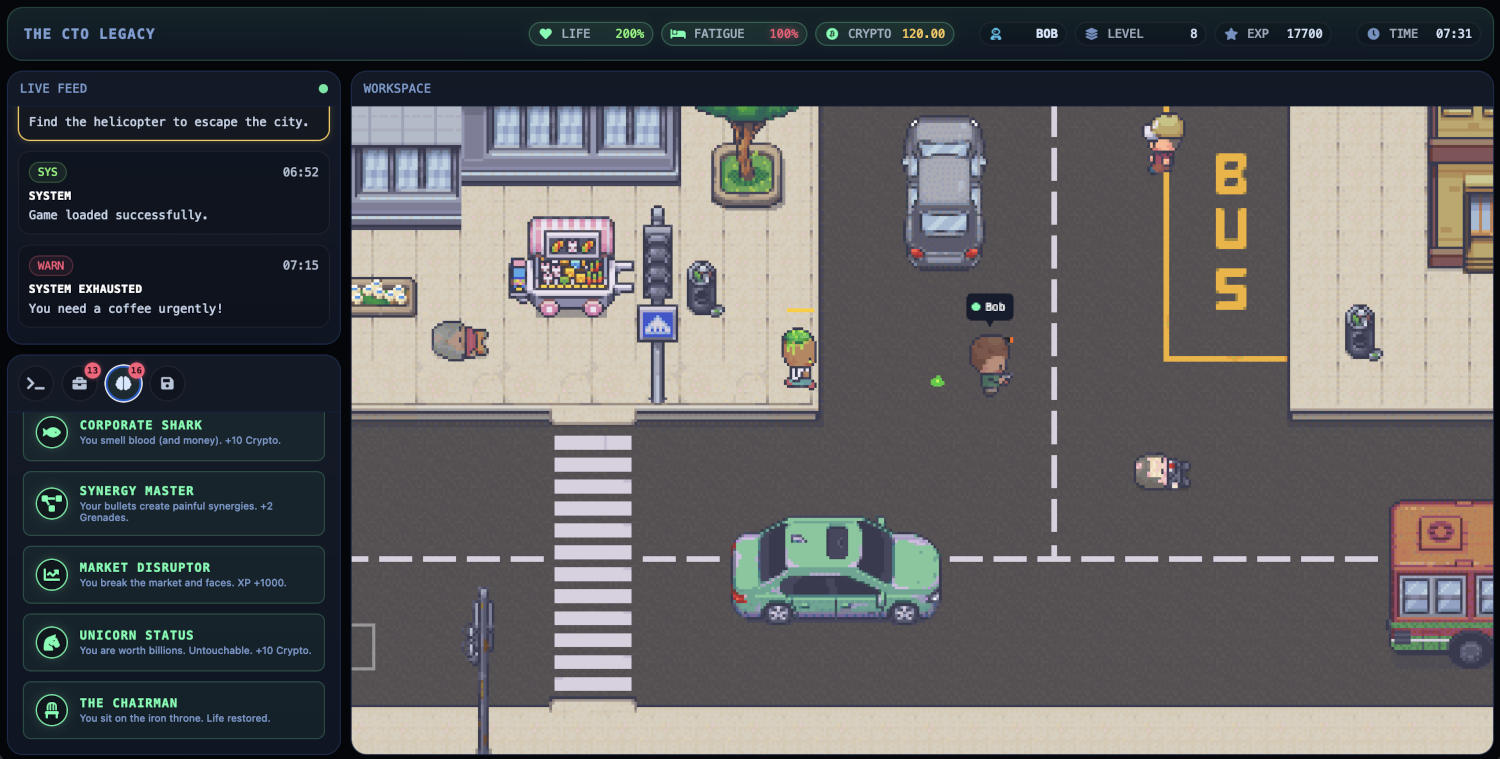Click the Game loaded system message
The height and width of the screenshot is (759, 1500).
click(x=174, y=193)
